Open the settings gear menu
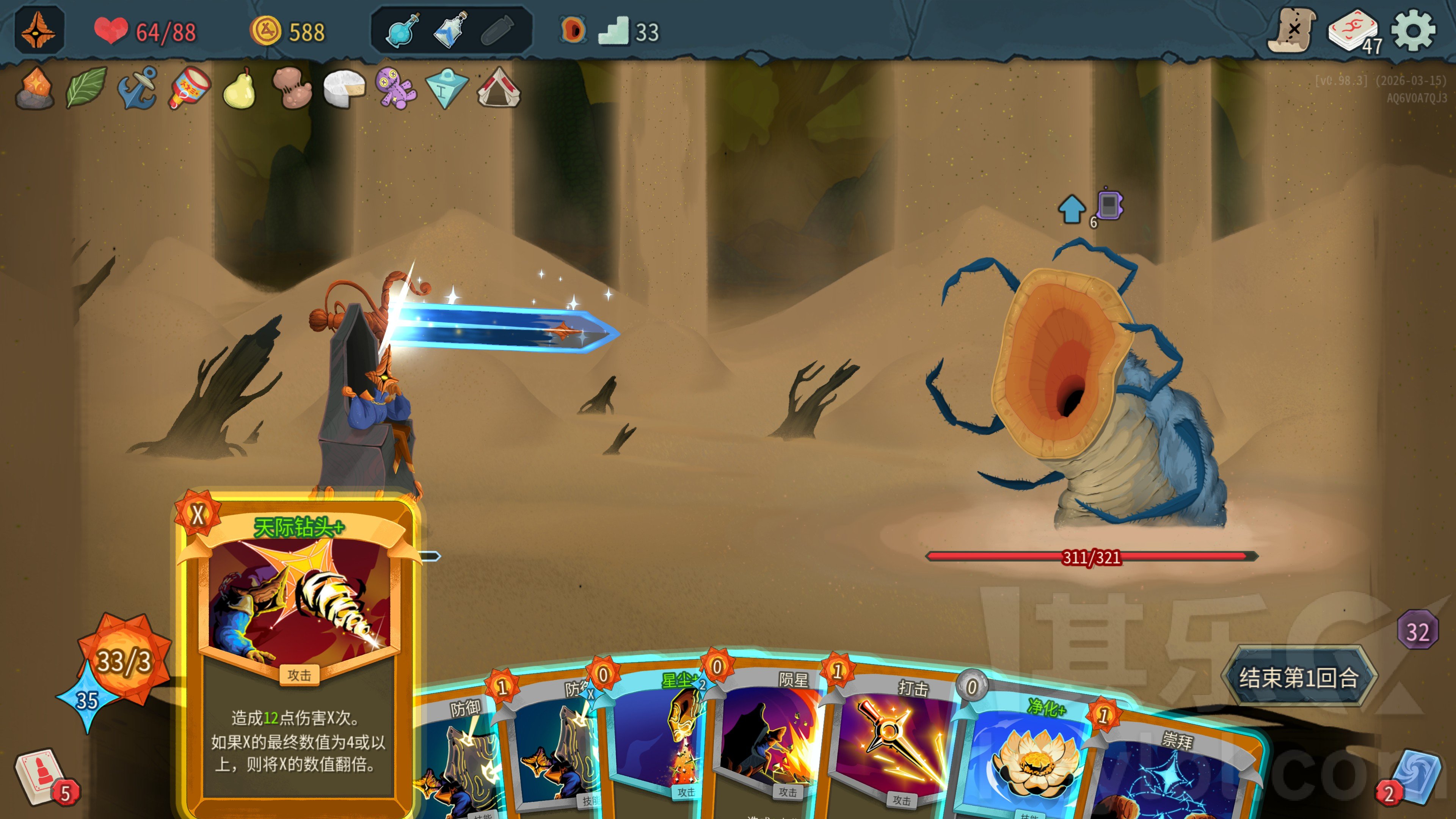 pyautogui.click(x=1412, y=30)
